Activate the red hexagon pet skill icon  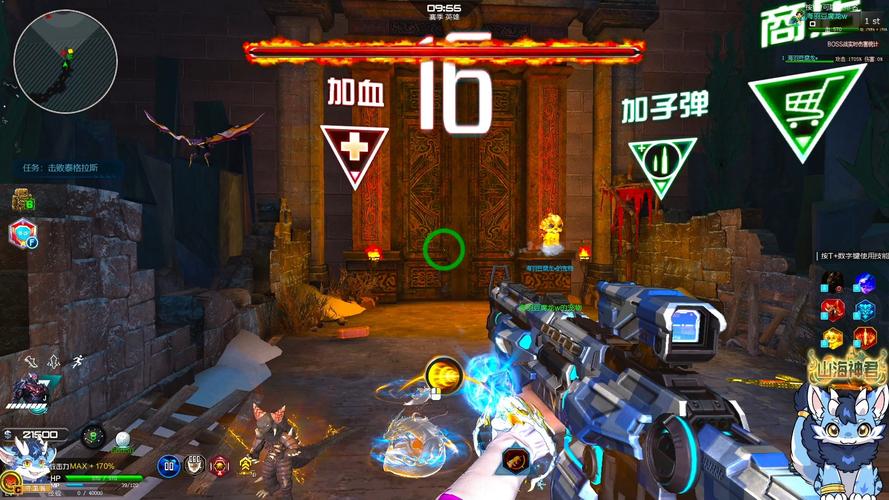(21, 234)
